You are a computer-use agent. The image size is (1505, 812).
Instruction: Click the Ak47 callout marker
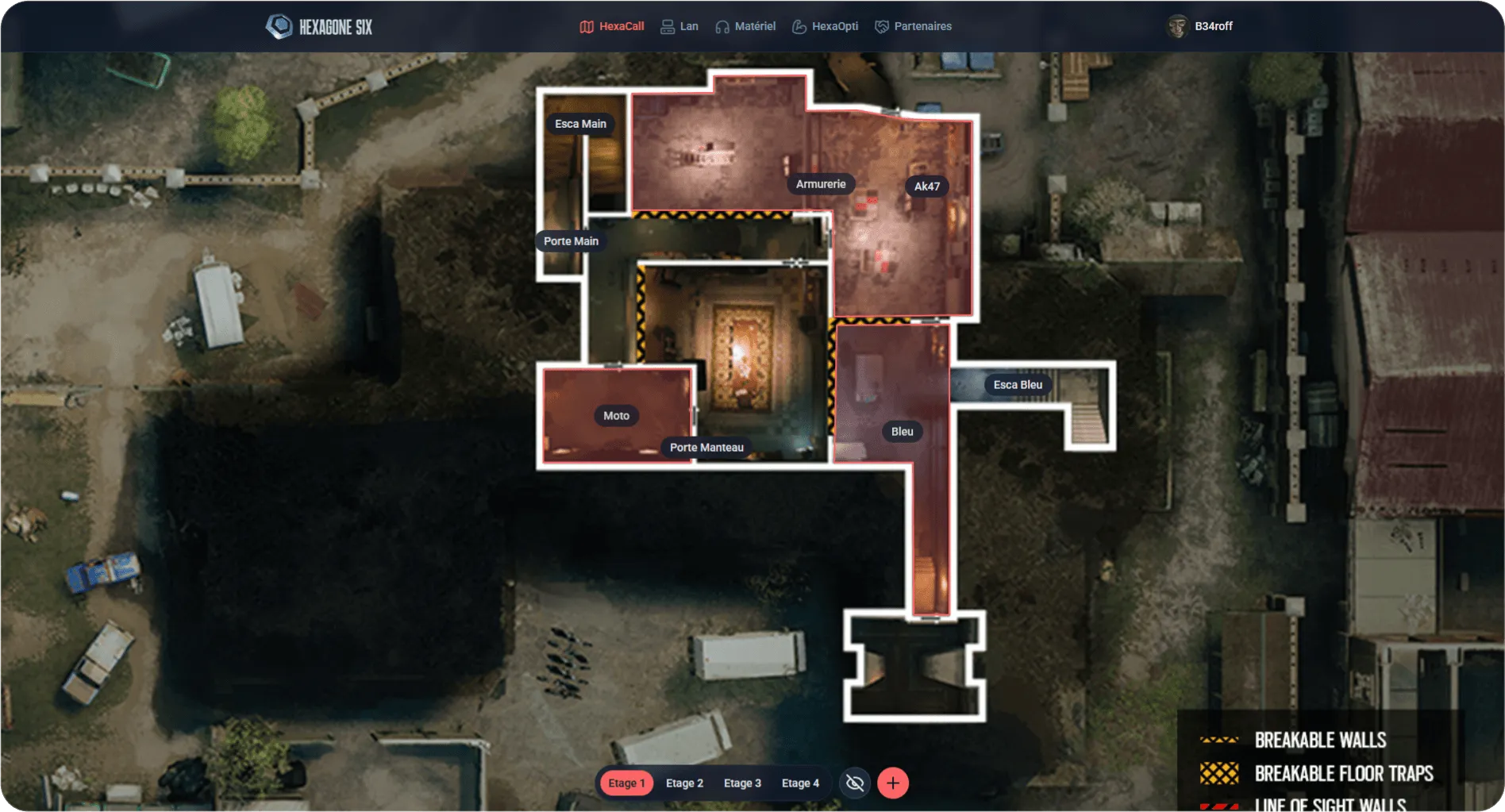926,187
